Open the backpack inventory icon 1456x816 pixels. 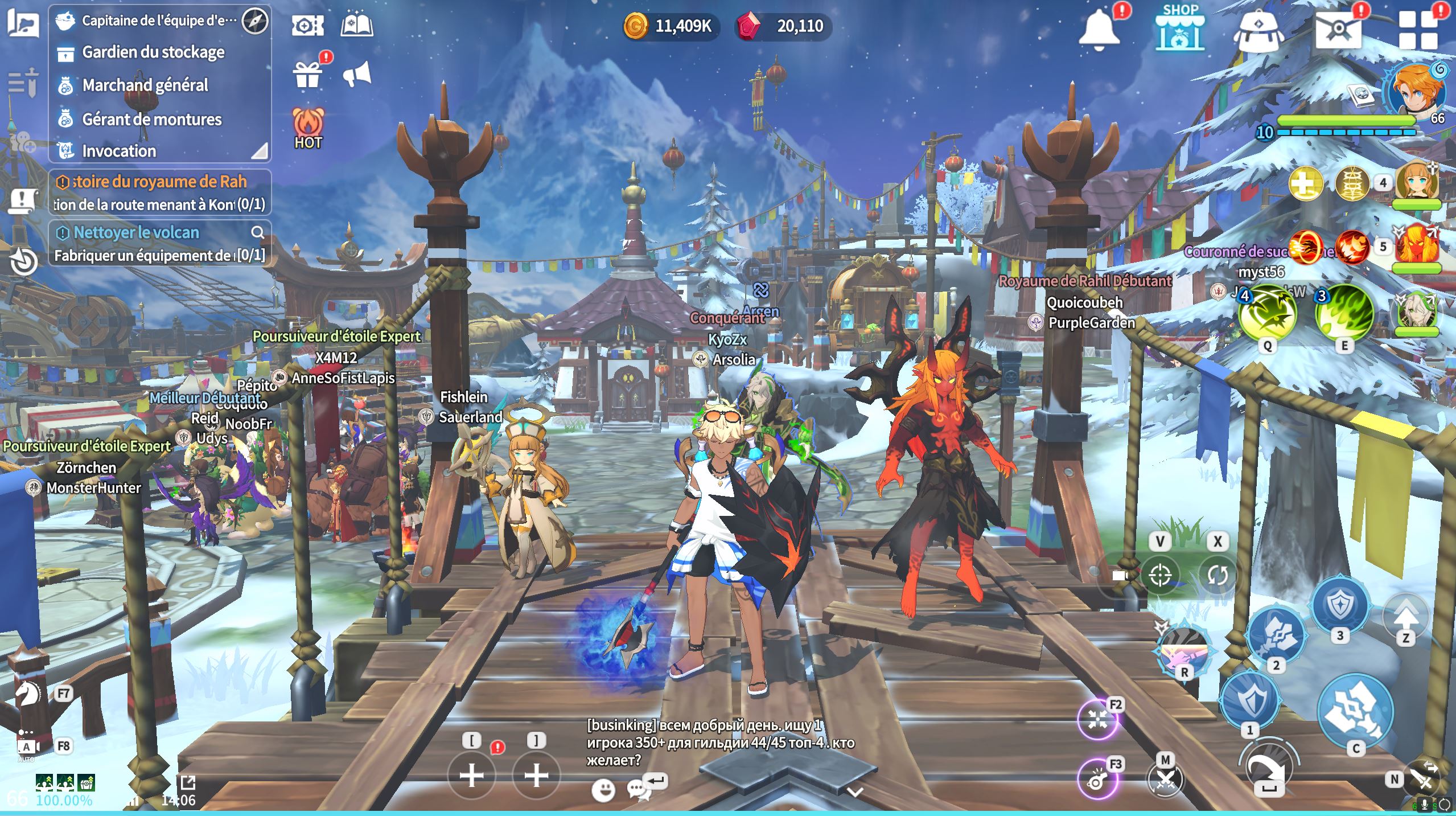click(x=1258, y=31)
